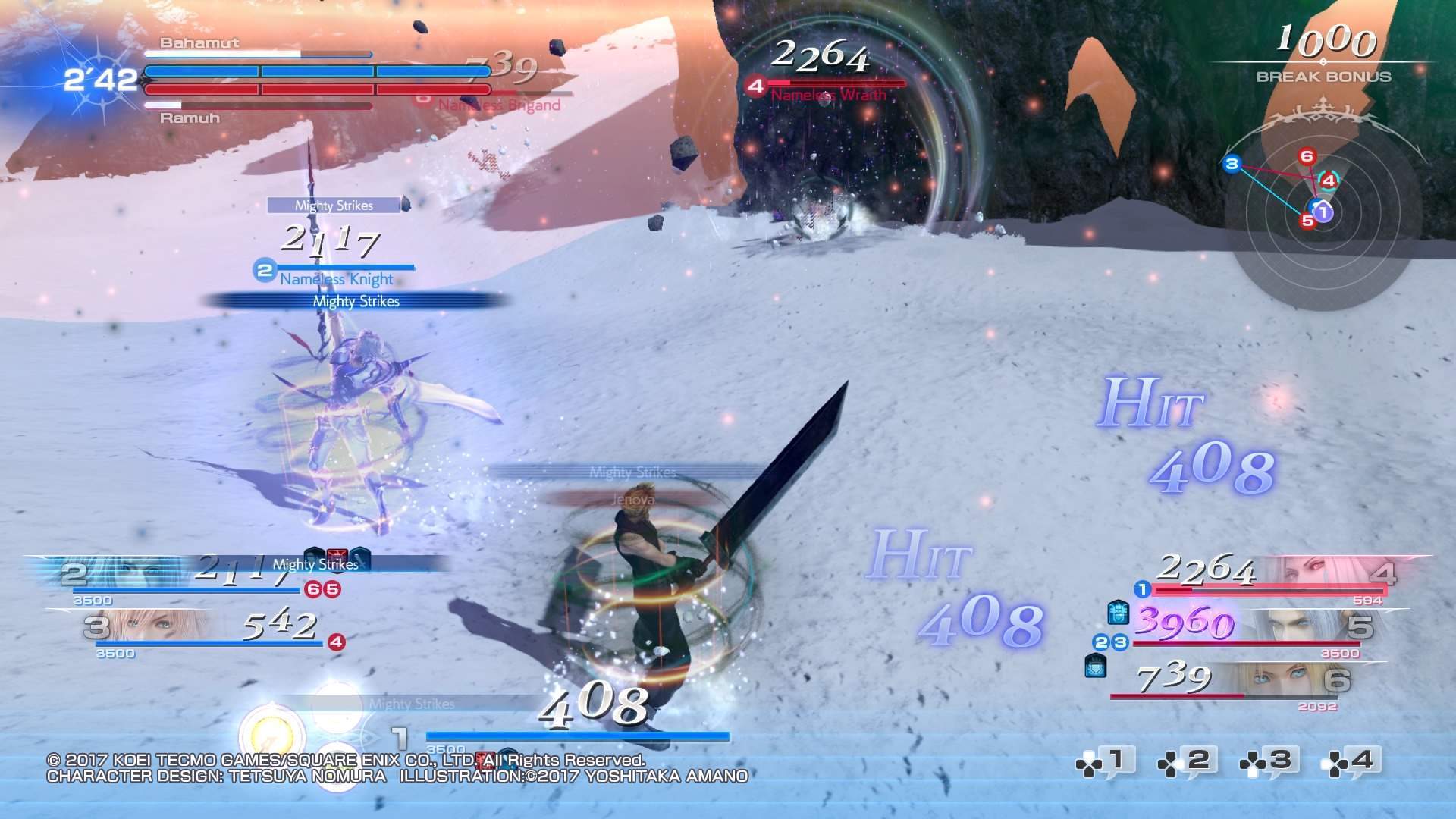Click blue ally marker 3 on the radar
The image size is (1456, 819).
coord(1232,164)
